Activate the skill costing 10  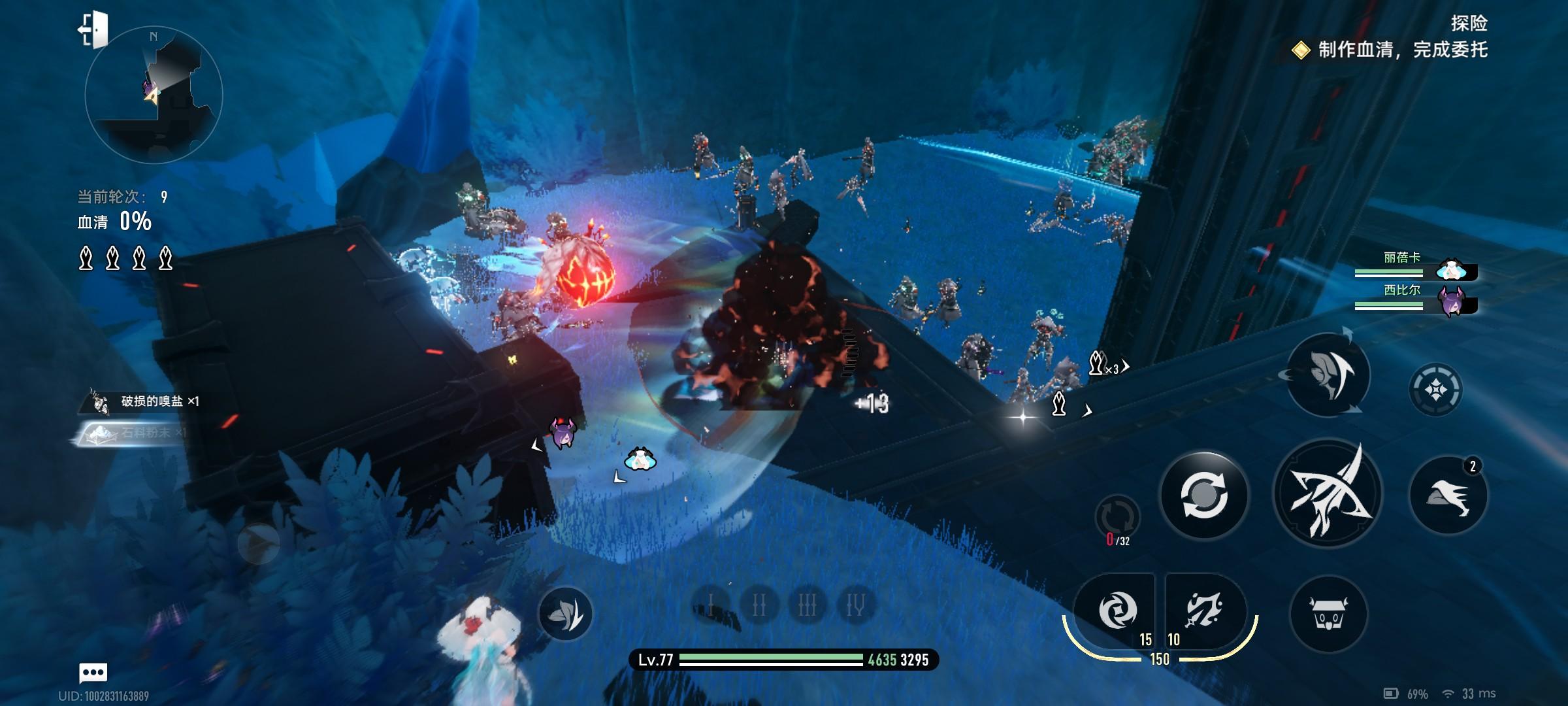[x=1204, y=611]
